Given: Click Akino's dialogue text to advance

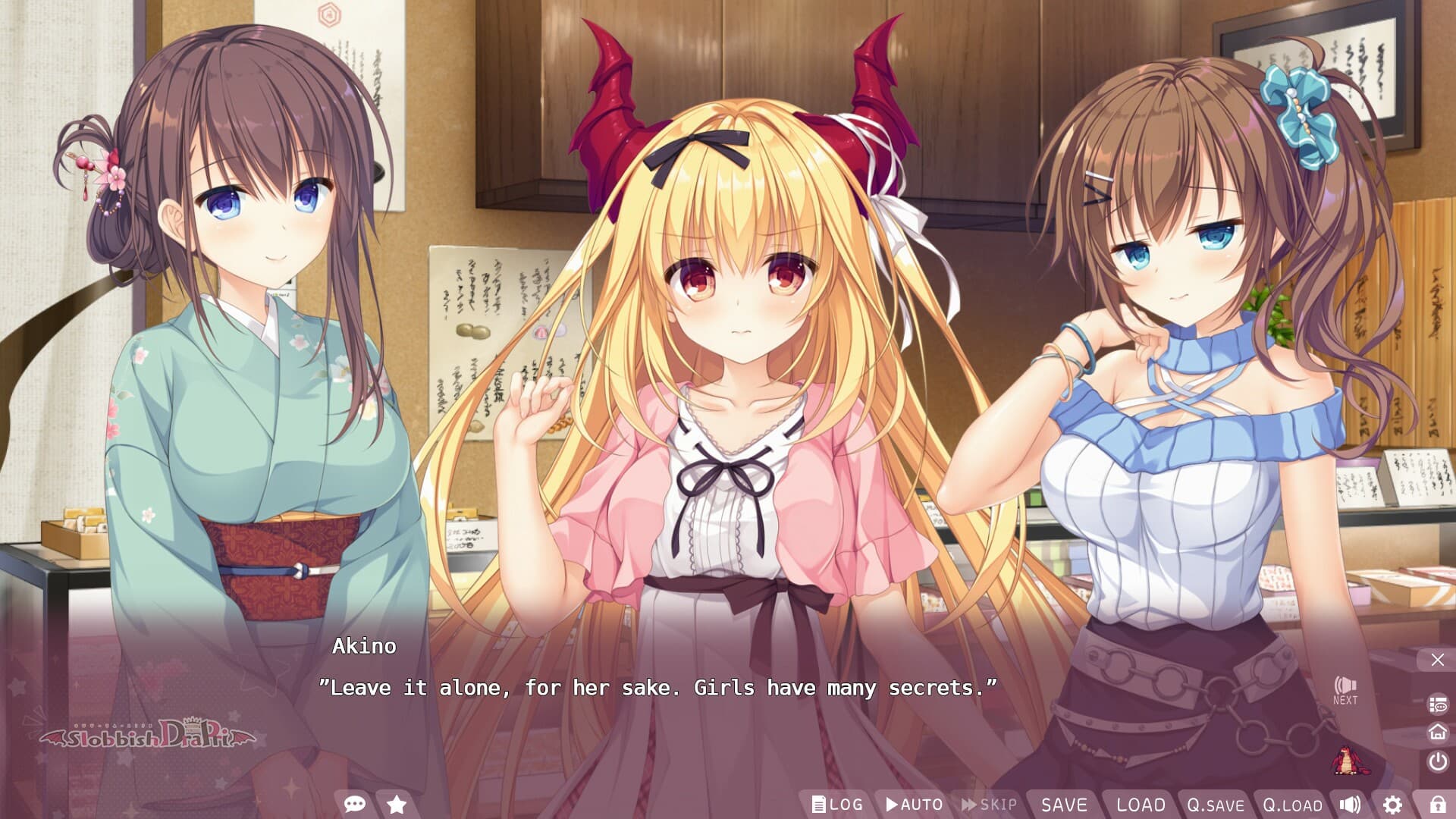Looking at the screenshot, I should 660,689.
